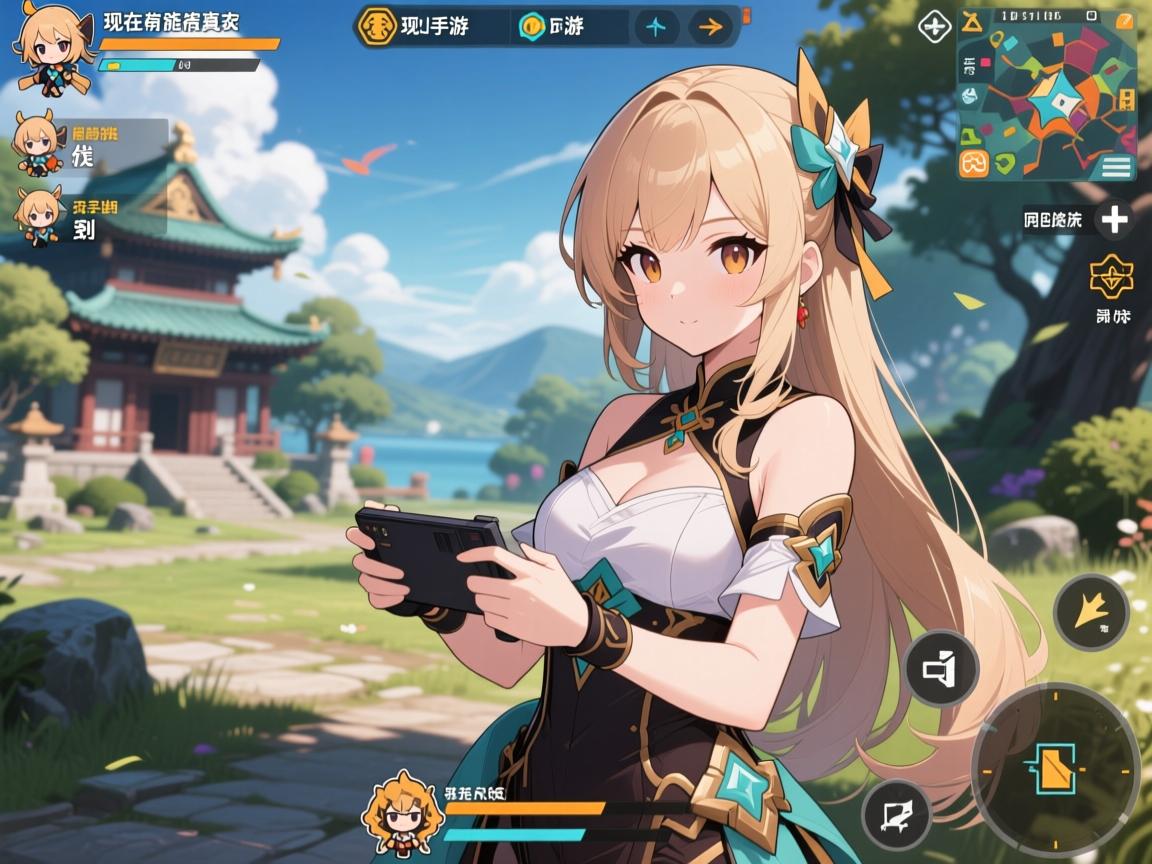Image resolution: width=1152 pixels, height=864 pixels.
Task: Open the main player chibi portrait
Action: (x=48, y=45)
